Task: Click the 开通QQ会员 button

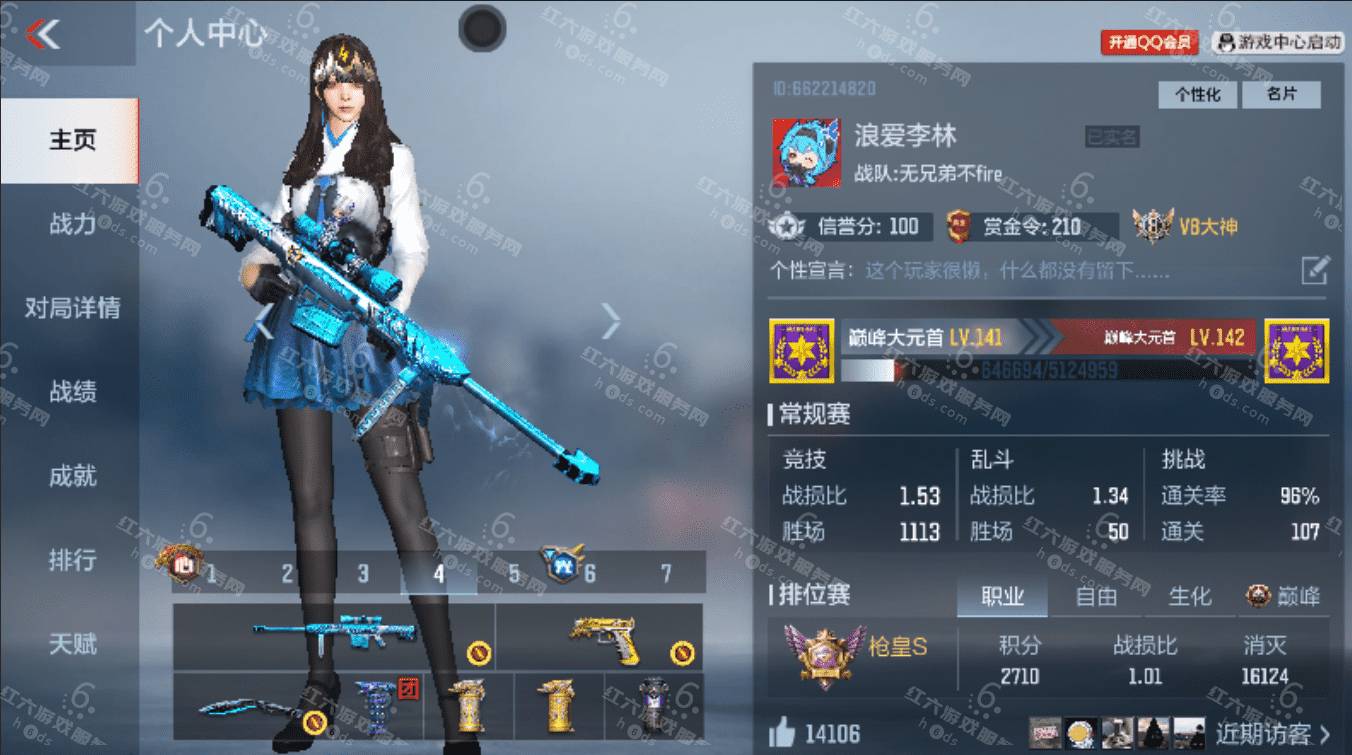Action: click(x=1149, y=43)
